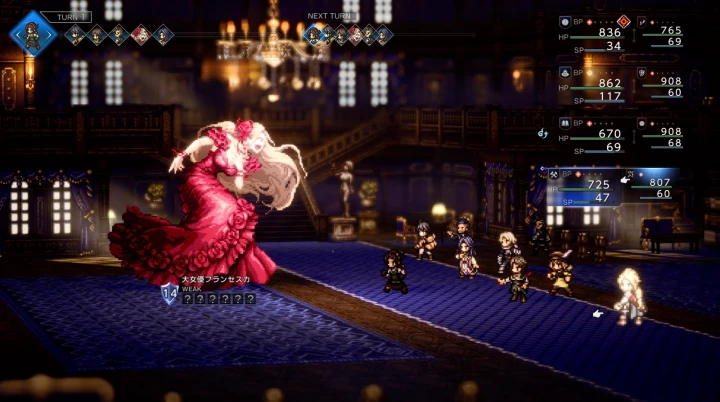Screen dimensions: 720x402
Task: Select the large active character portrait in turn order
Action: 32,31
